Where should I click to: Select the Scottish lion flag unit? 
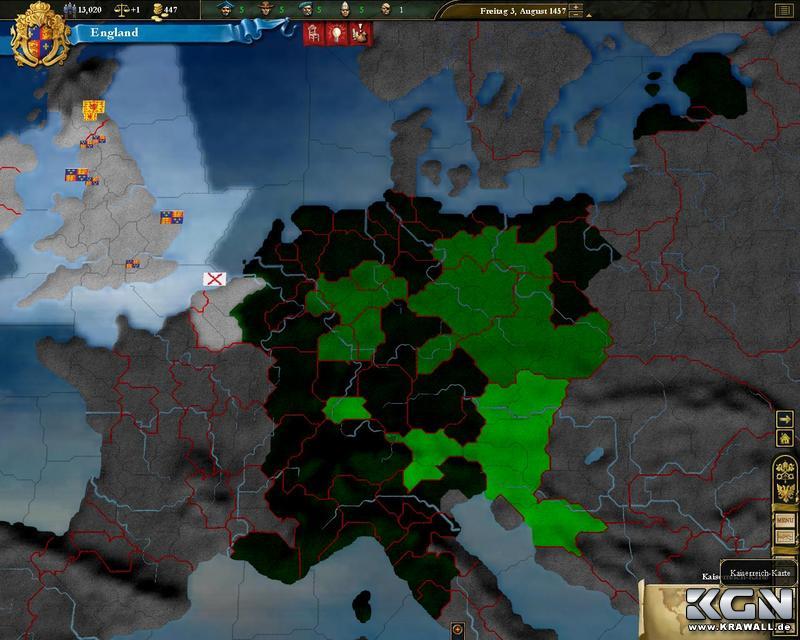93,107
